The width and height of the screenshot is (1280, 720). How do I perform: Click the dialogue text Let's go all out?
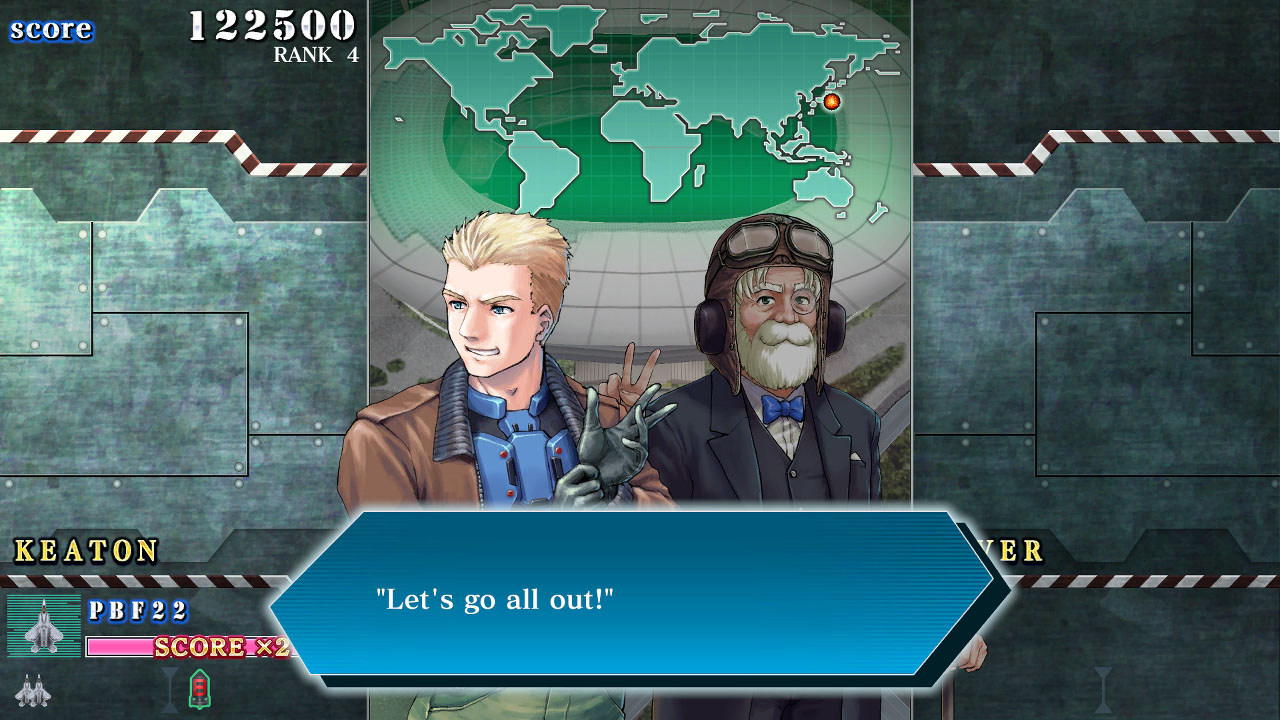(493, 600)
